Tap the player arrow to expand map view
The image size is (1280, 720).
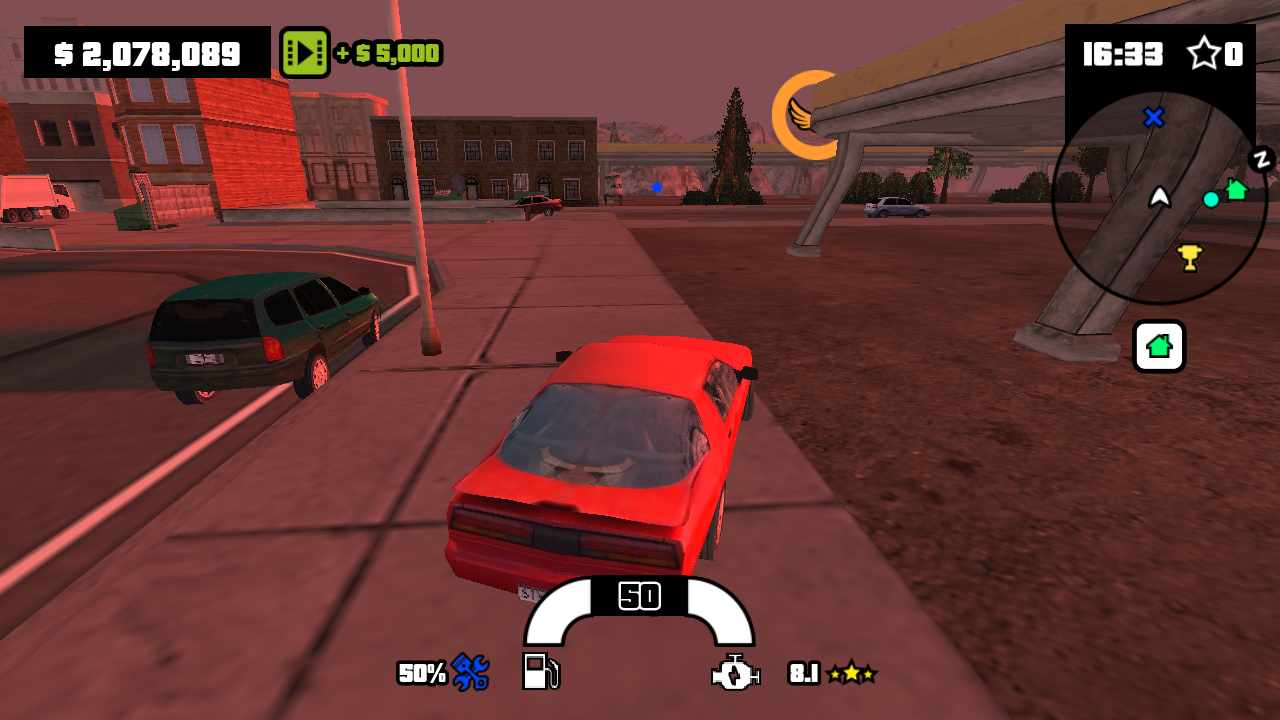[1158, 197]
